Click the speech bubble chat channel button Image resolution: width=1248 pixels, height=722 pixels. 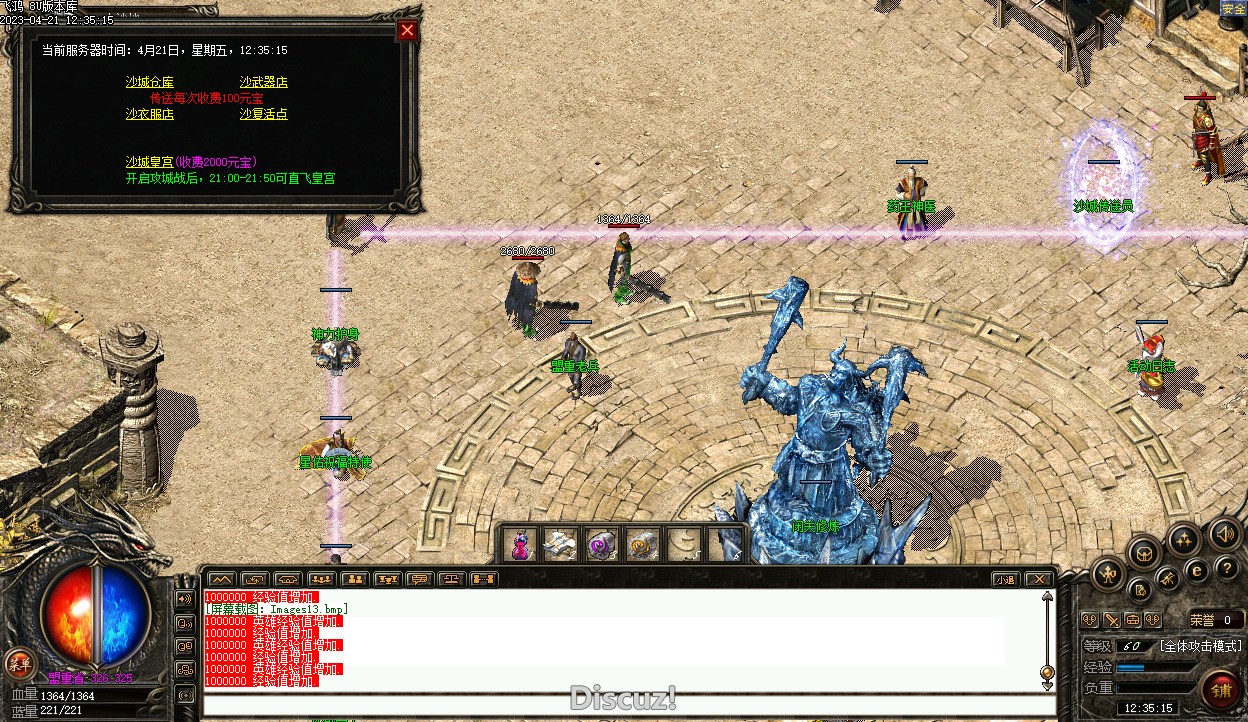[x=420, y=579]
